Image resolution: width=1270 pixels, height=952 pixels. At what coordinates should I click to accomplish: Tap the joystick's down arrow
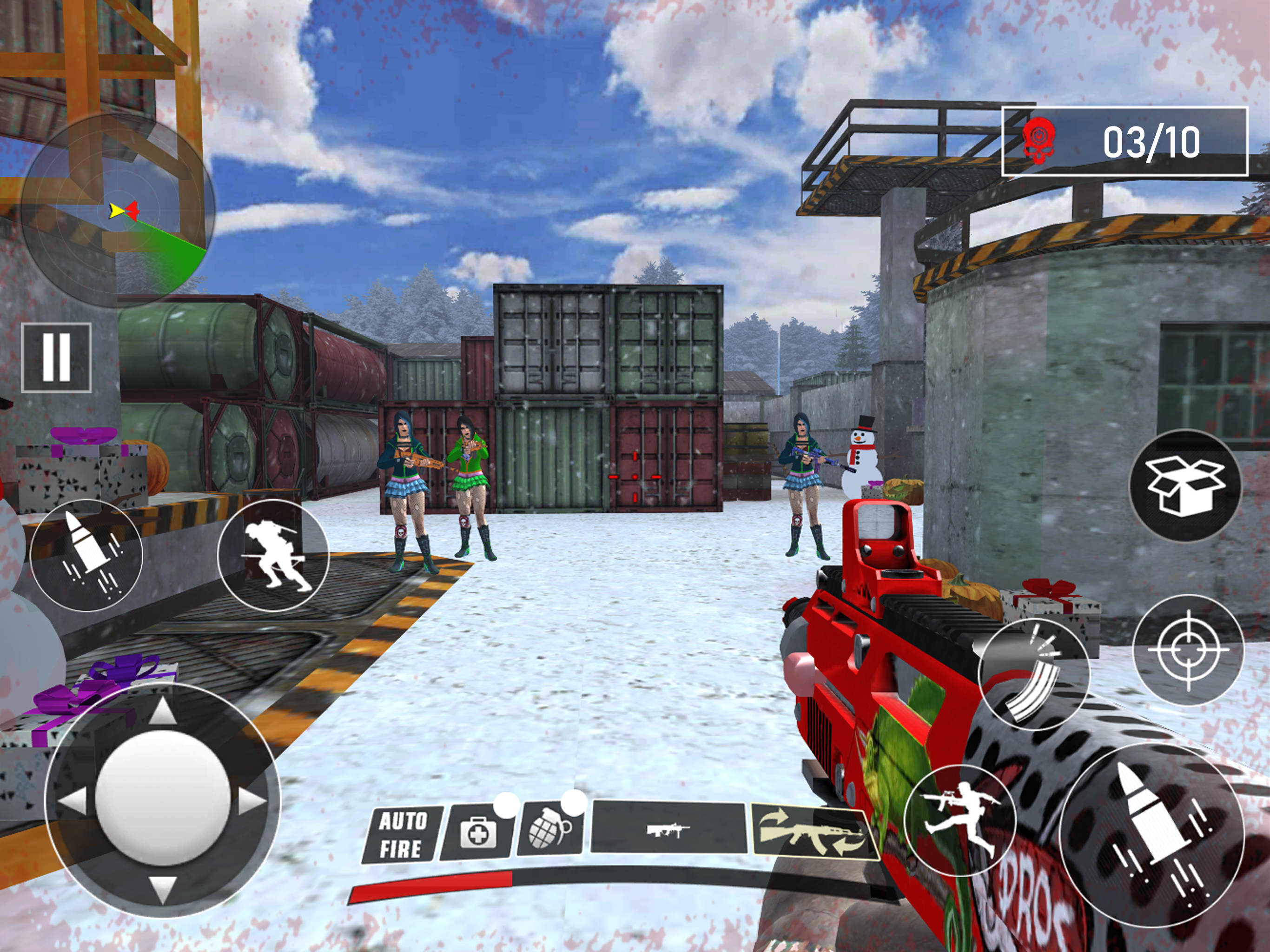pos(163,888)
